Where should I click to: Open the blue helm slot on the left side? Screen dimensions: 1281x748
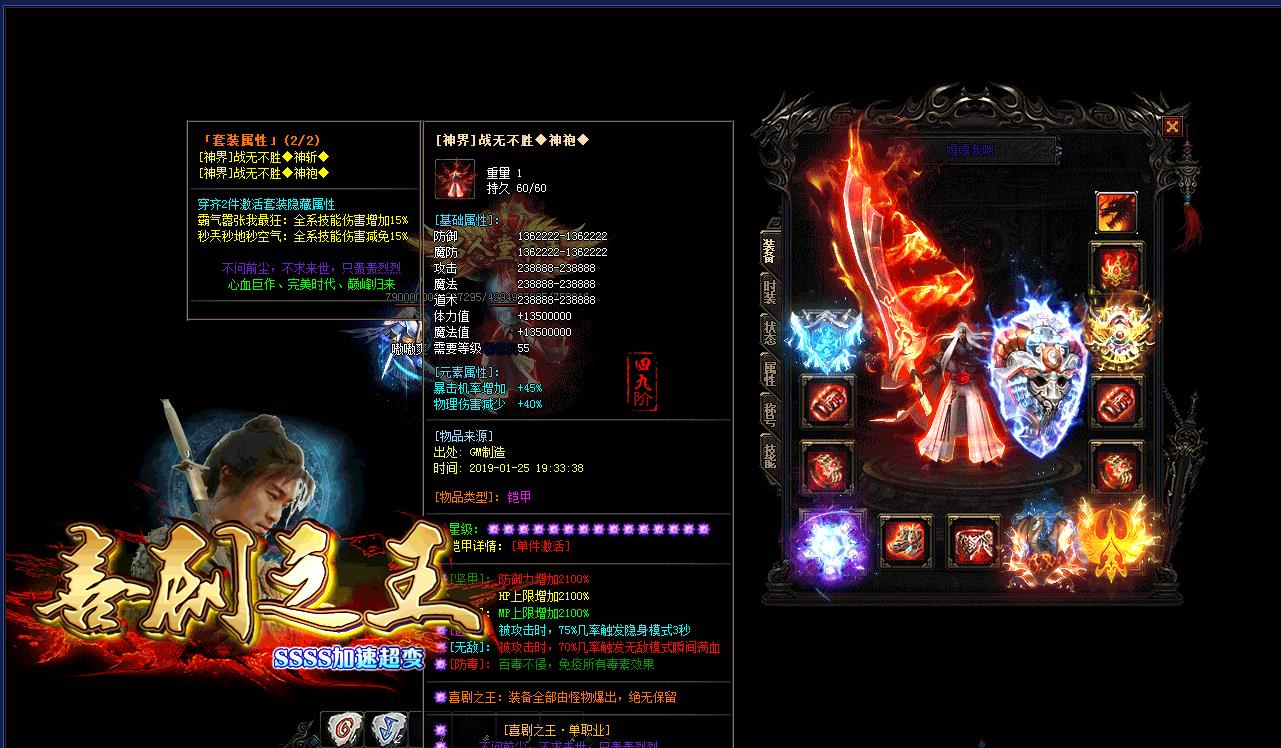coord(827,335)
